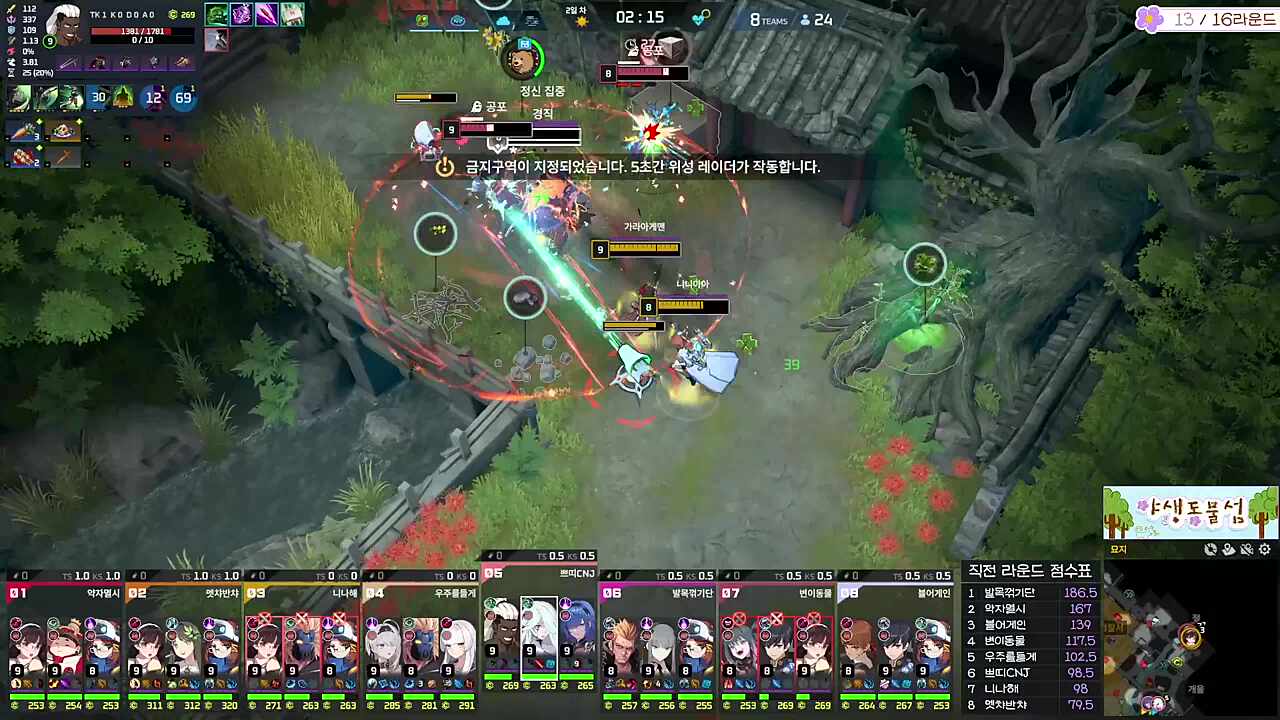
Task: Click the carrot item with 3 stacks
Action: point(22,130)
